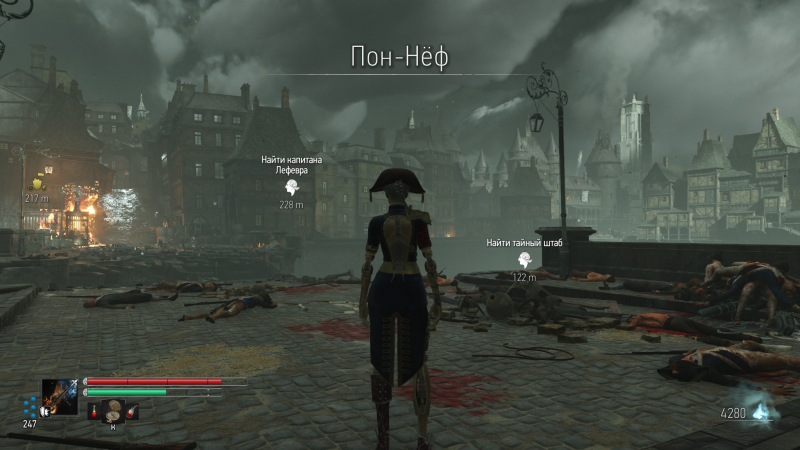Select the equipped fire and ice weapon icon
Viewport: 800px width, 450px height.
tap(59, 398)
